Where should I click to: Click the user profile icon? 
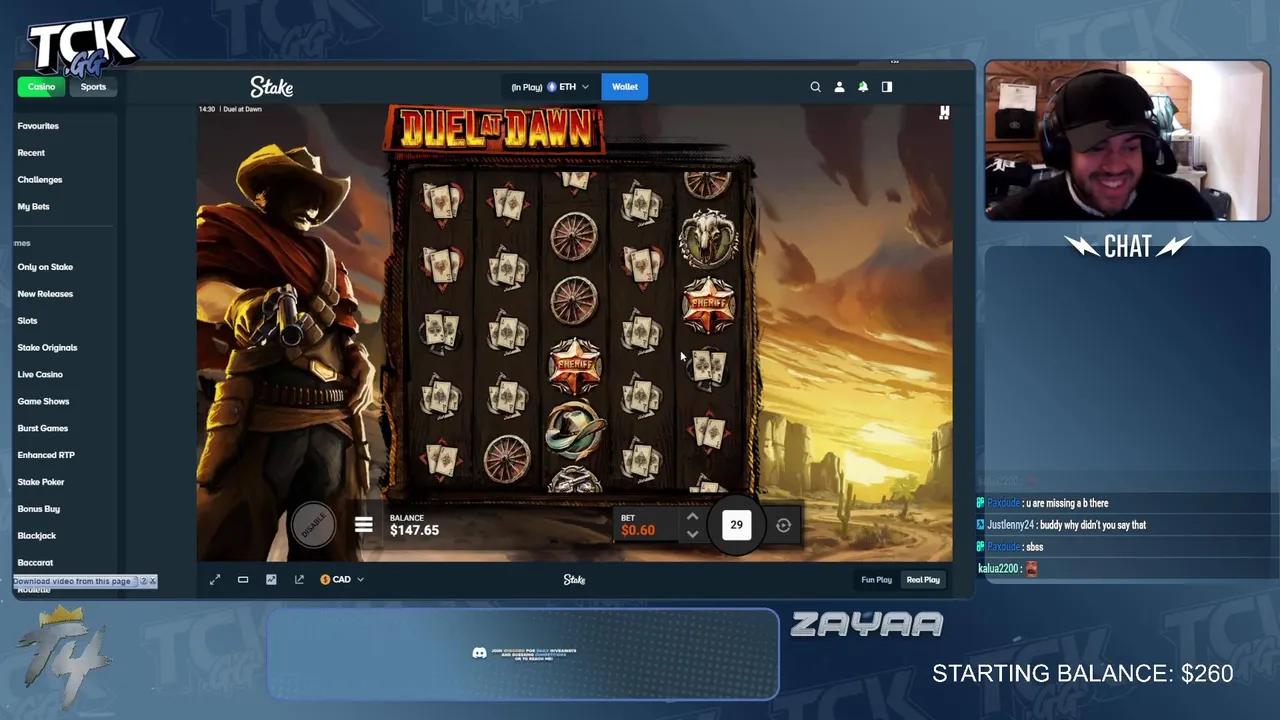(839, 87)
